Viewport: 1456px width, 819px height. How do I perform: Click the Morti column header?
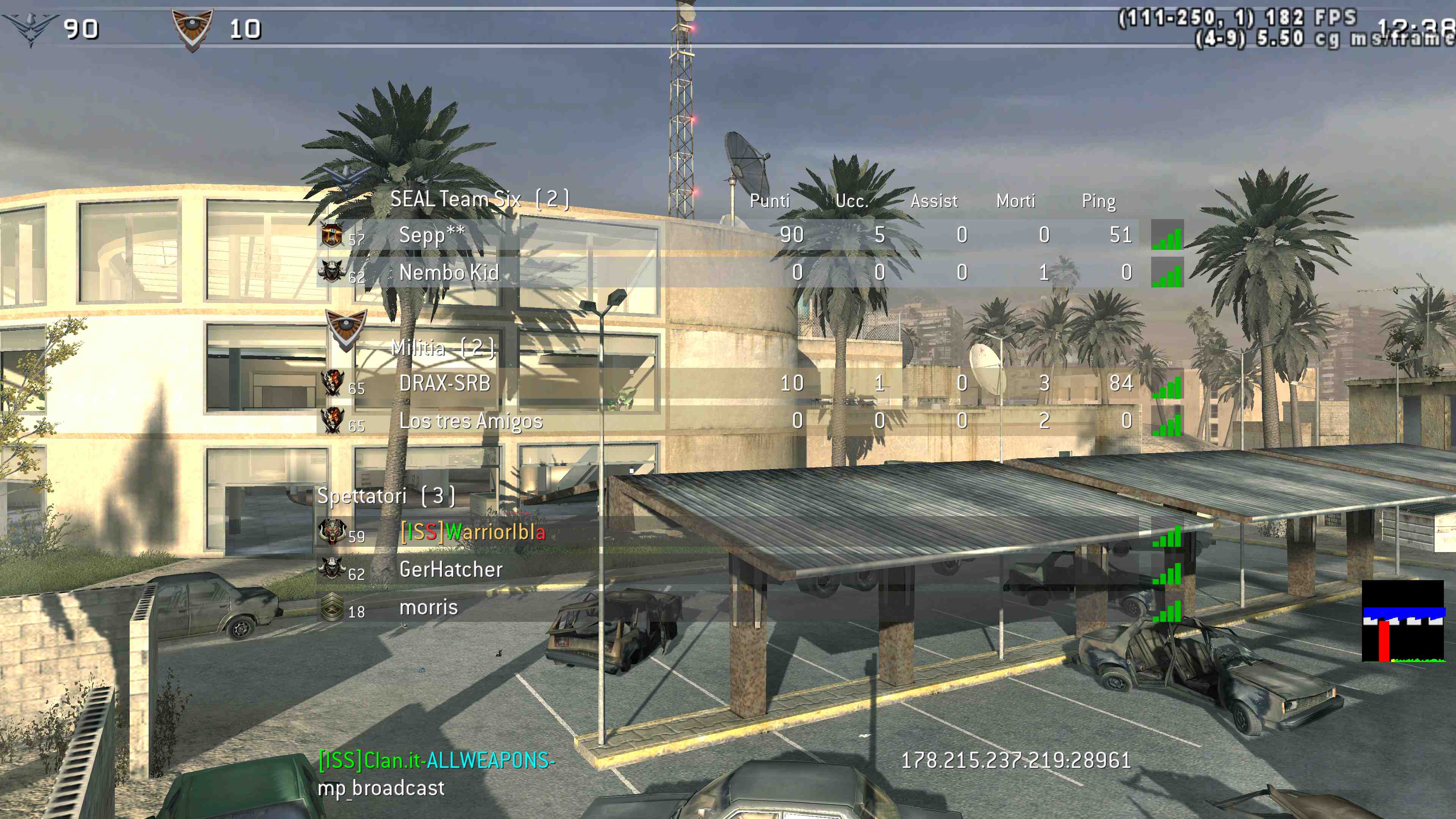[x=1015, y=201]
